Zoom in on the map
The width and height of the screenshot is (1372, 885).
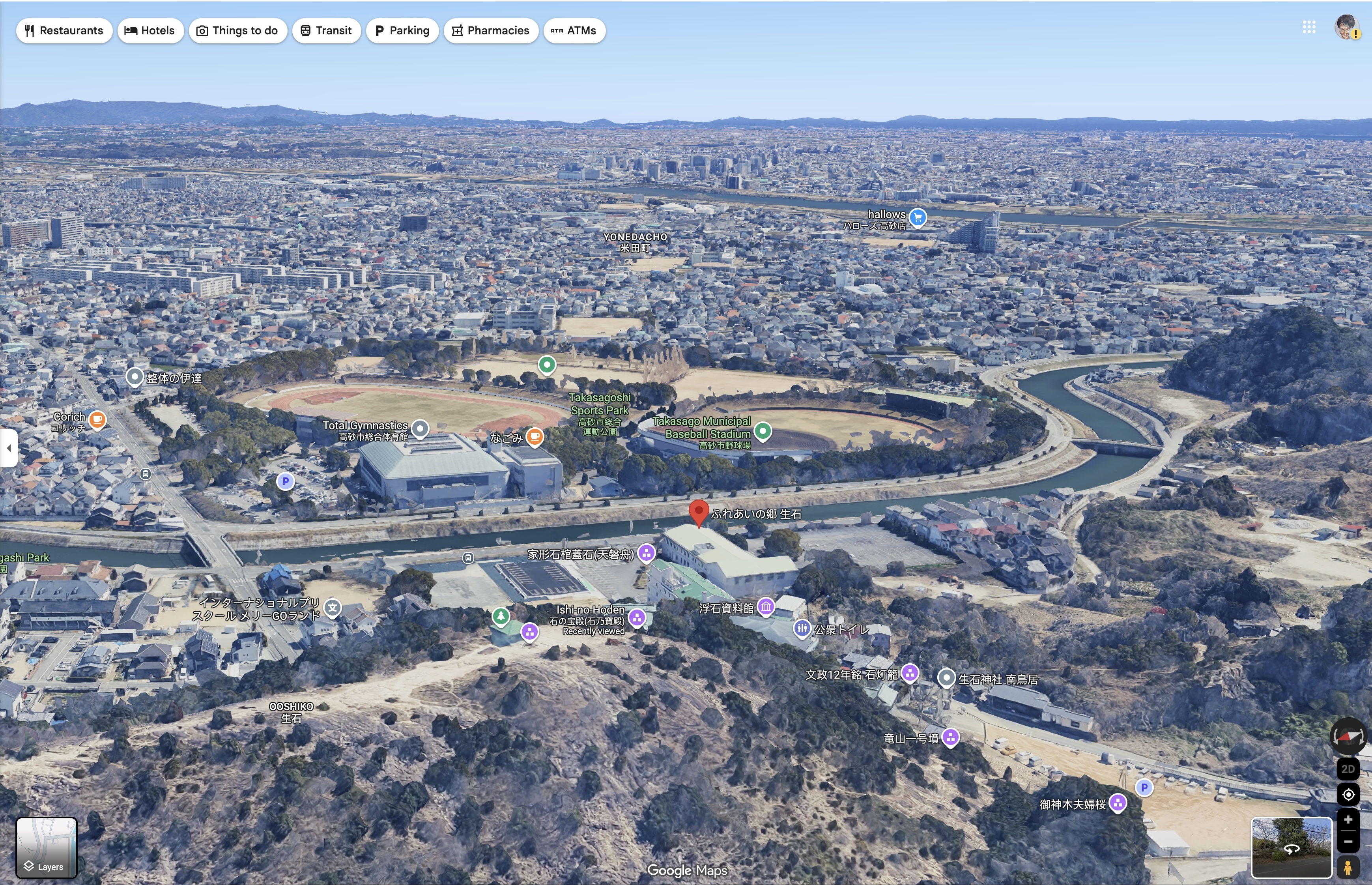[x=1348, y=820]
